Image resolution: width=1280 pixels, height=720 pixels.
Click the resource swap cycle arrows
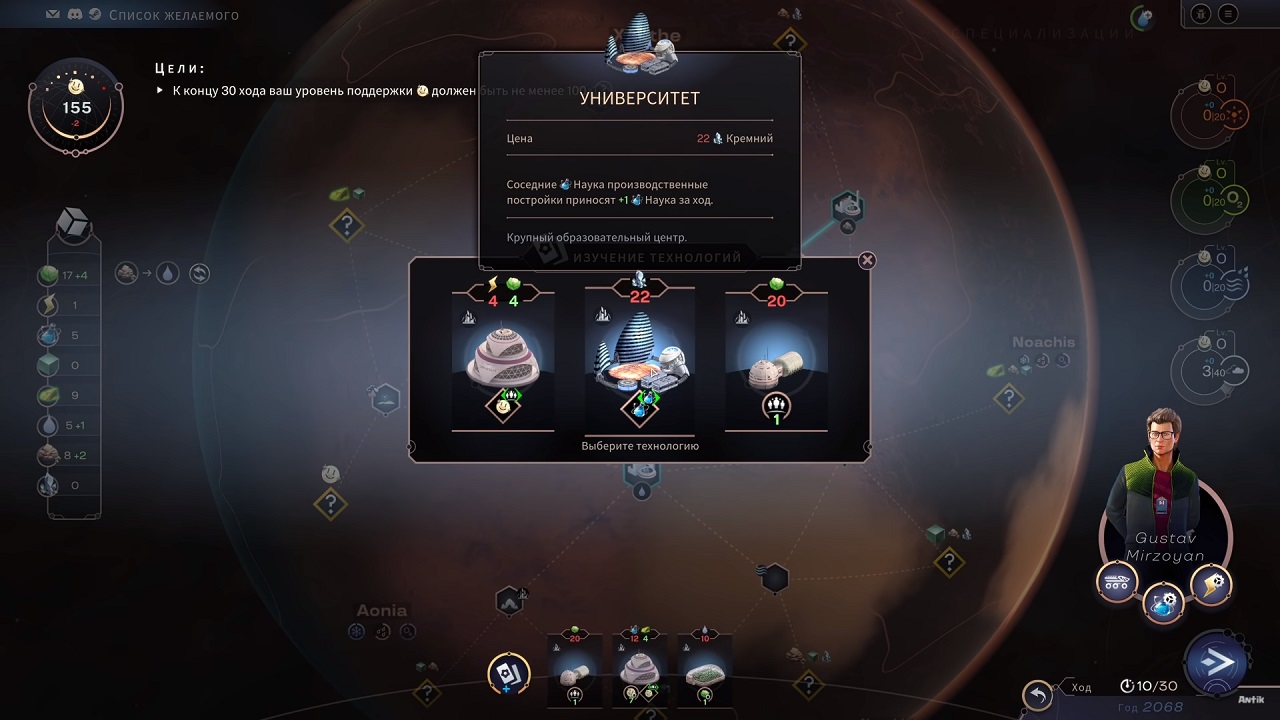[x=200, y=273]
